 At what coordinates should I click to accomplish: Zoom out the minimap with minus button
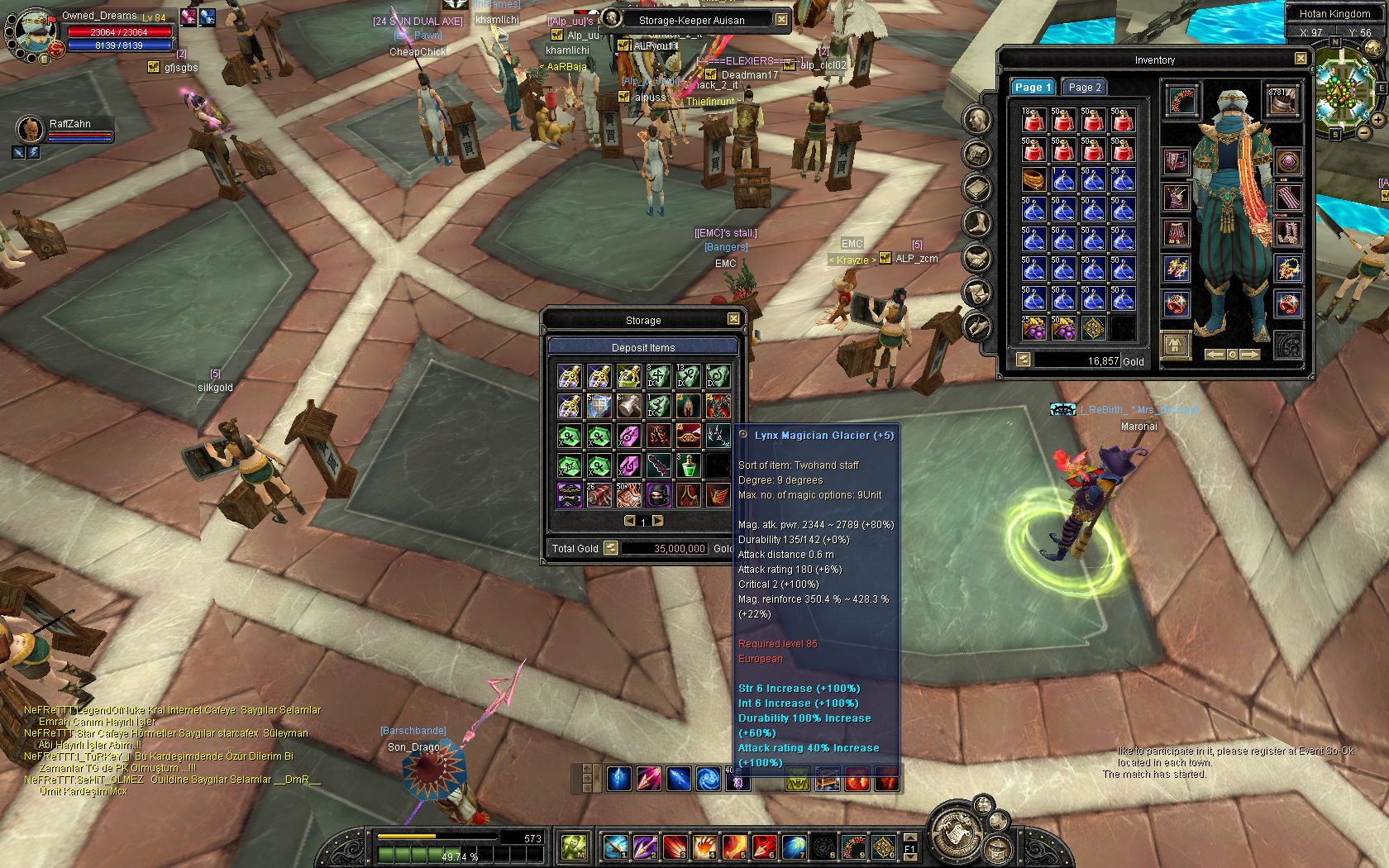pyautogui.click(x=1363, y=133)
